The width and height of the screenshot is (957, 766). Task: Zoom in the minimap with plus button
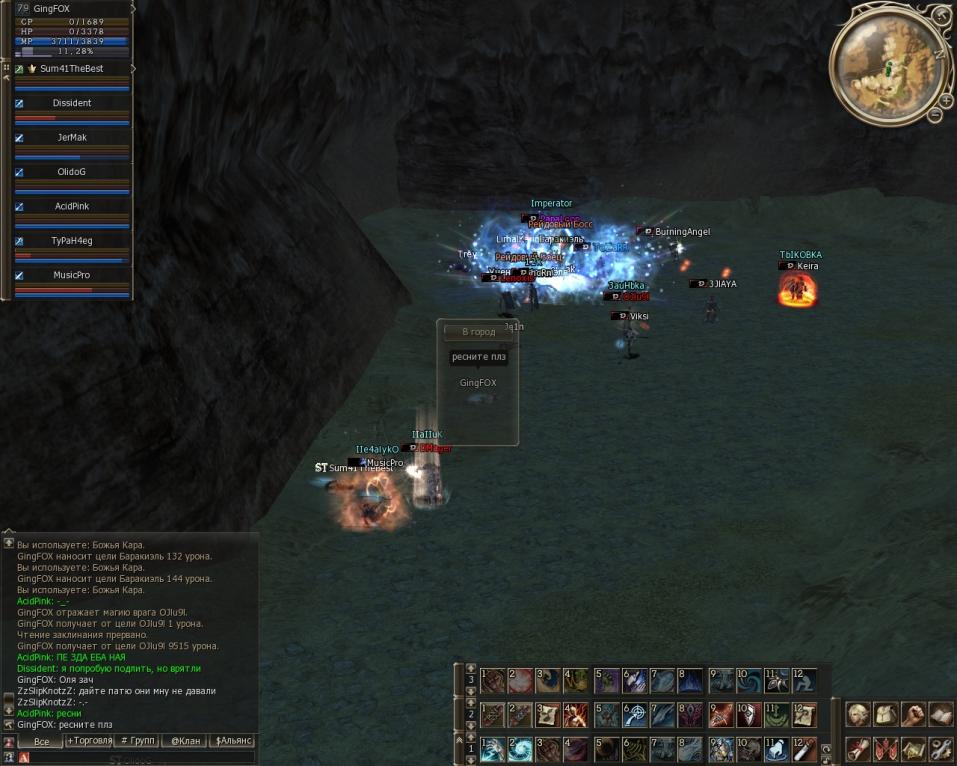(945, 100)
